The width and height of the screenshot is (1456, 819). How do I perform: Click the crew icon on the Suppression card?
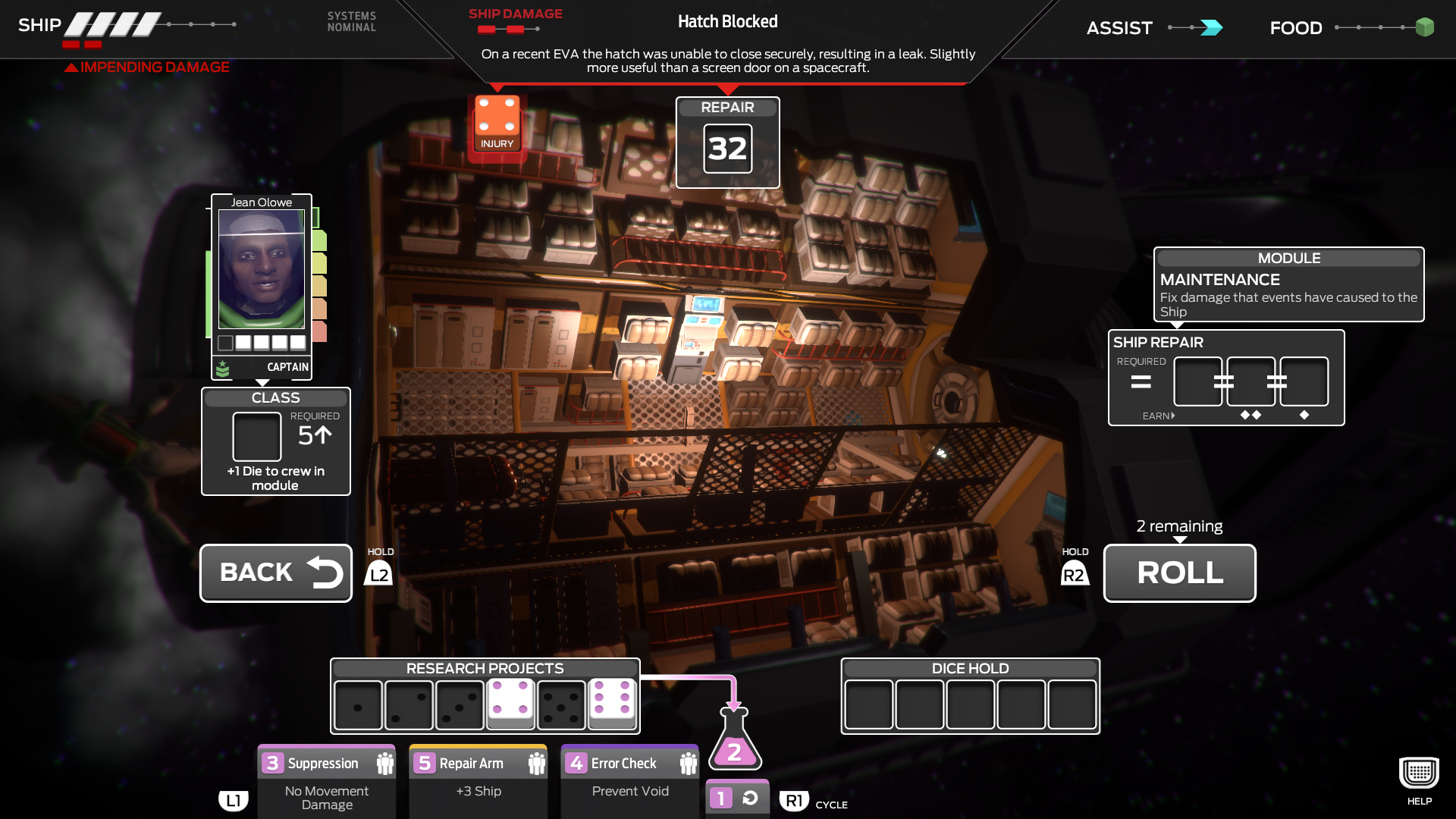pos(384,762)
